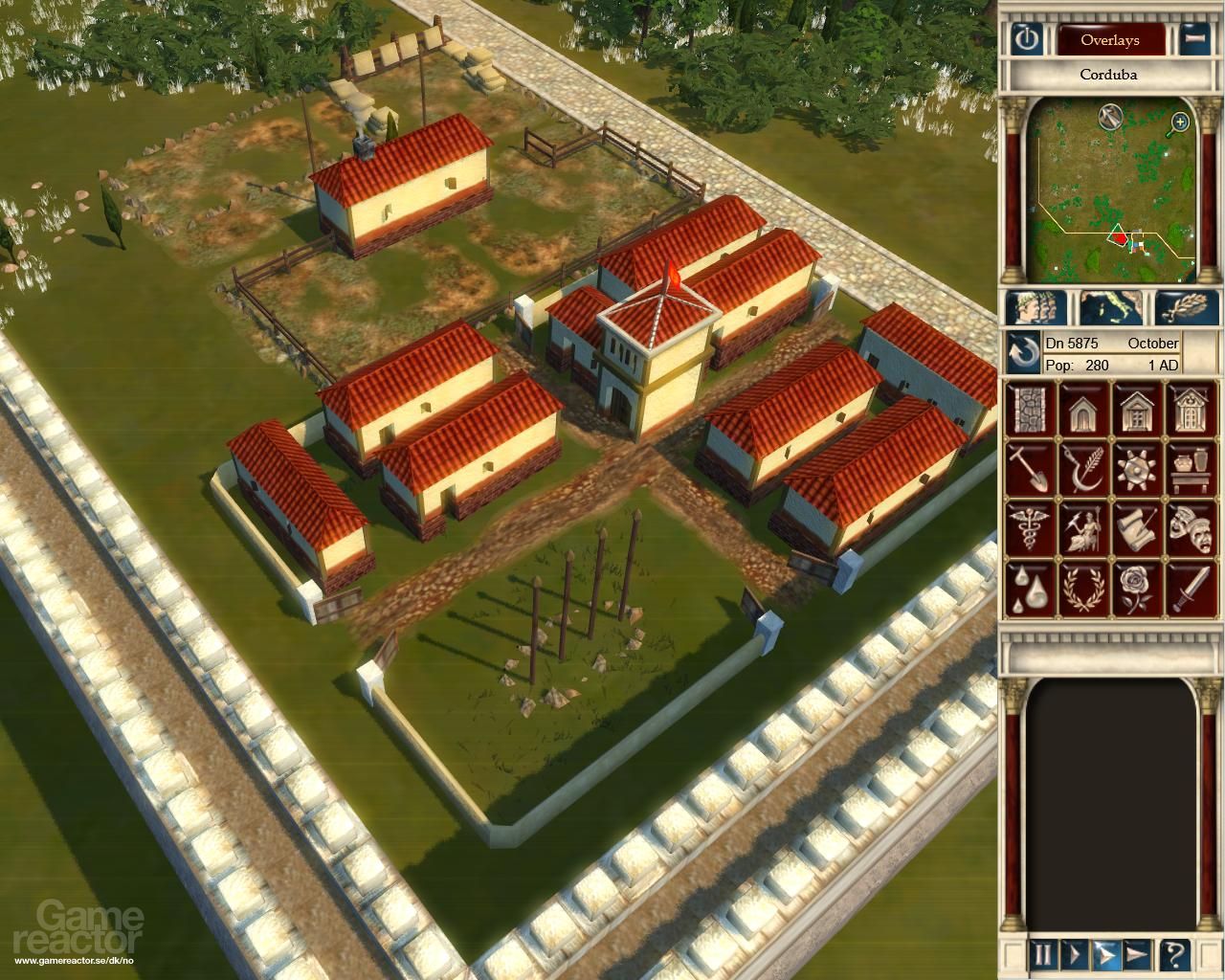
Task: Select the farming and food category
Action: (x=1084, y=469)
